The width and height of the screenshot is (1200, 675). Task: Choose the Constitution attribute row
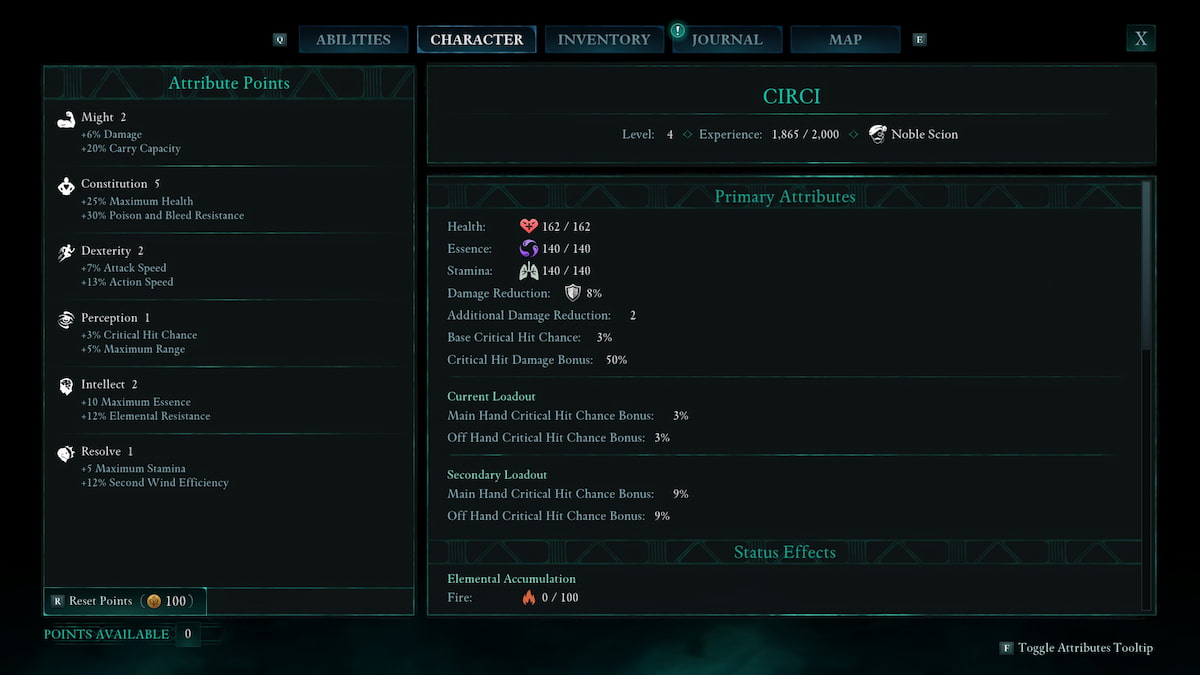228,200
